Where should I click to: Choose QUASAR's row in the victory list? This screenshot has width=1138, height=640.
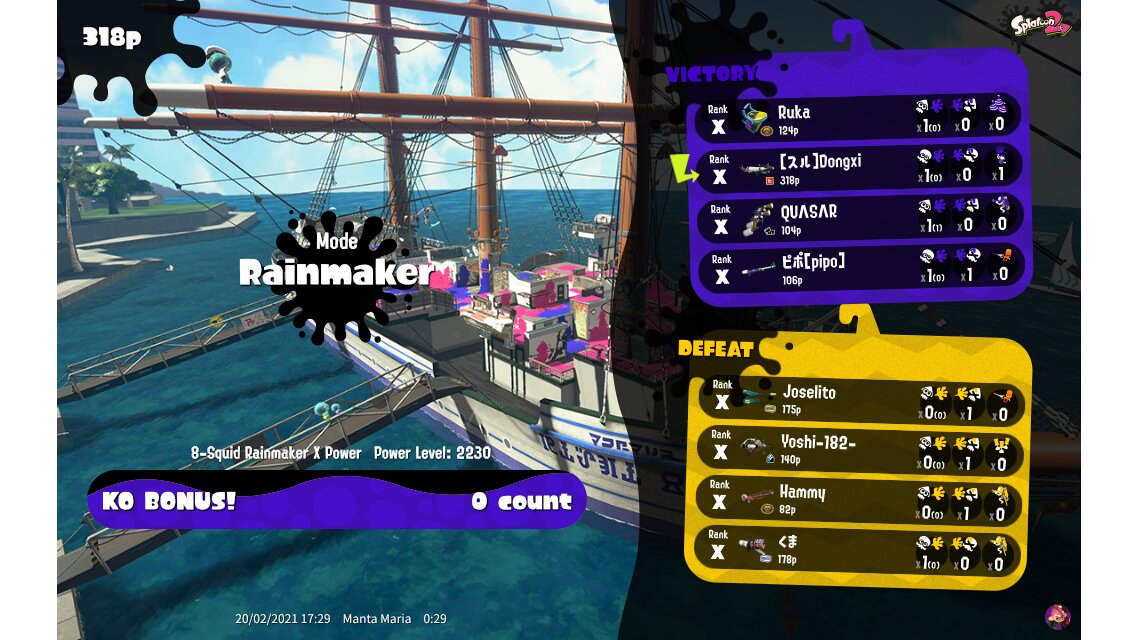pos(860,219)
